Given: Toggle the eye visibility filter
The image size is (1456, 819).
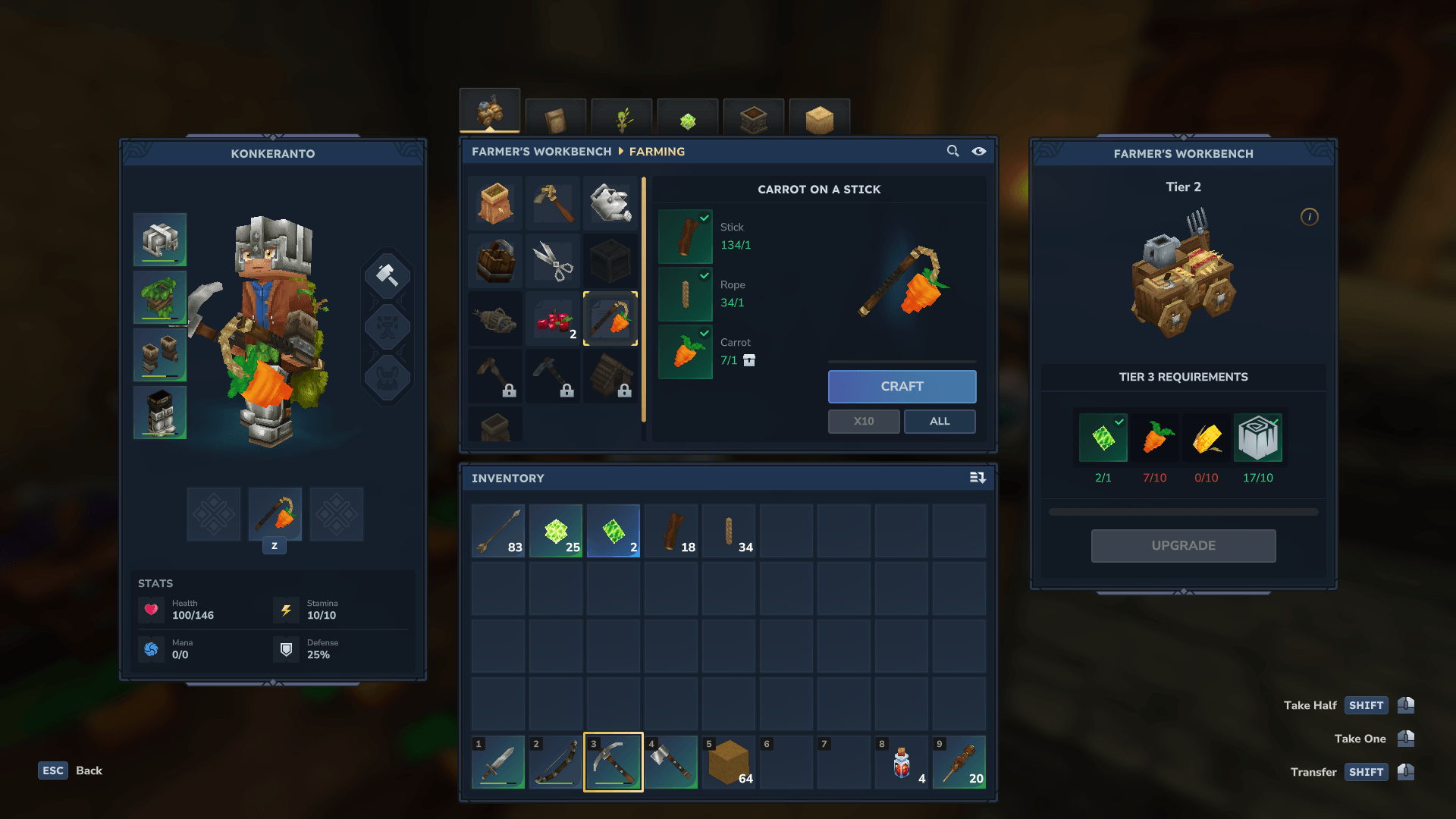Looking at the screenshot, I should pos(979,152).
